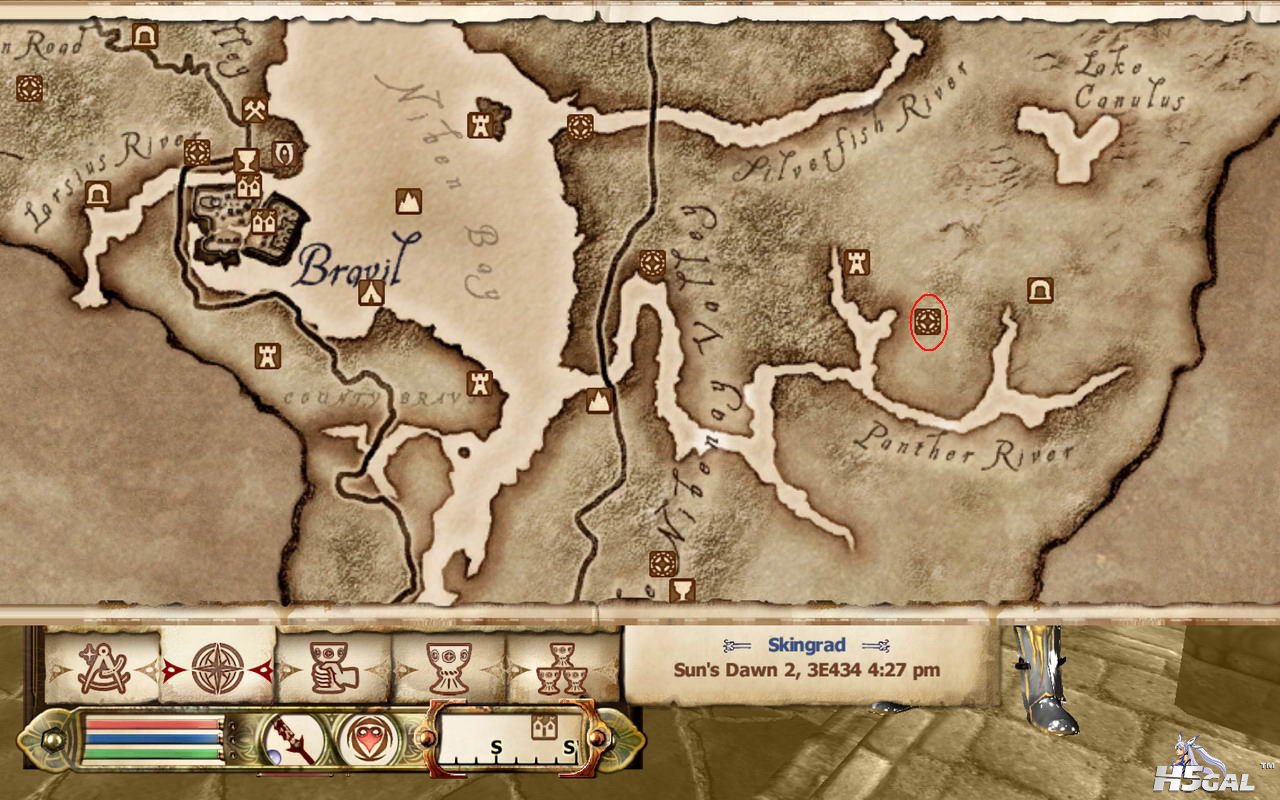This screenshot has width=1280, height=800.
Task: Select the goblet inn marker above Bravil
Action: [245, 159]
